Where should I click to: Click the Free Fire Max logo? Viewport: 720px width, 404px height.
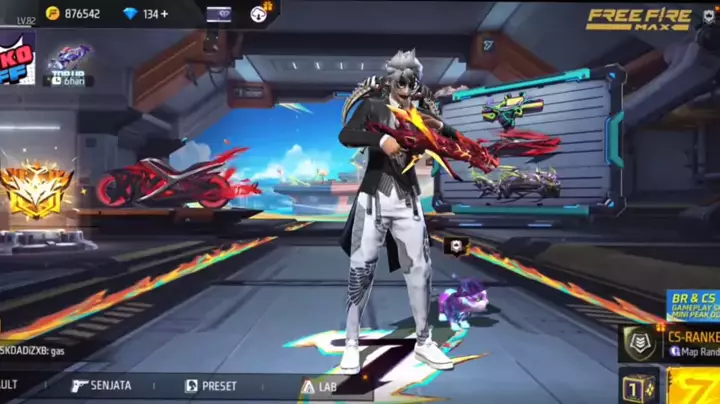point(638,18)
